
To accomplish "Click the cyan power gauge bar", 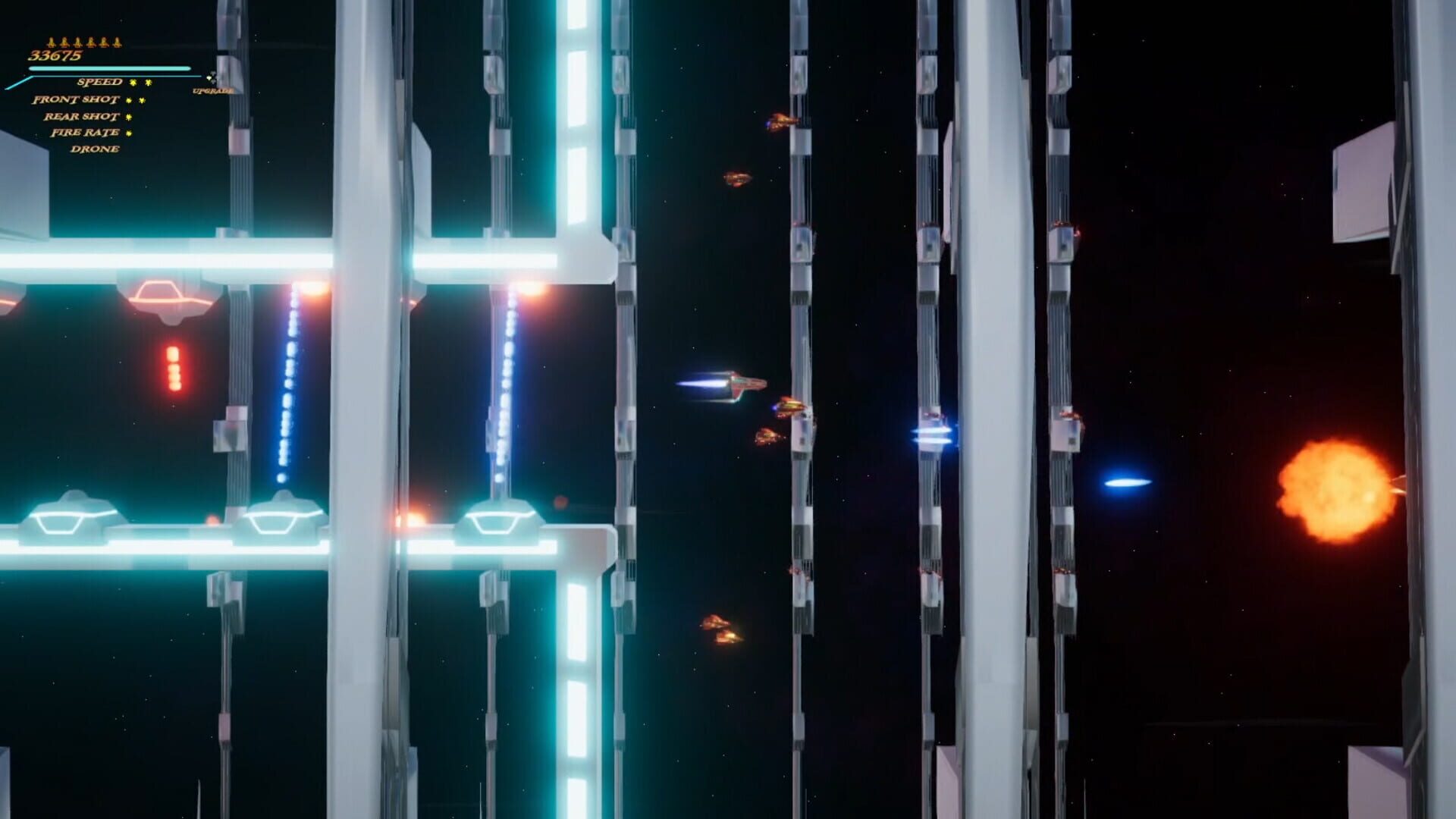I will (x=110, y=67).
